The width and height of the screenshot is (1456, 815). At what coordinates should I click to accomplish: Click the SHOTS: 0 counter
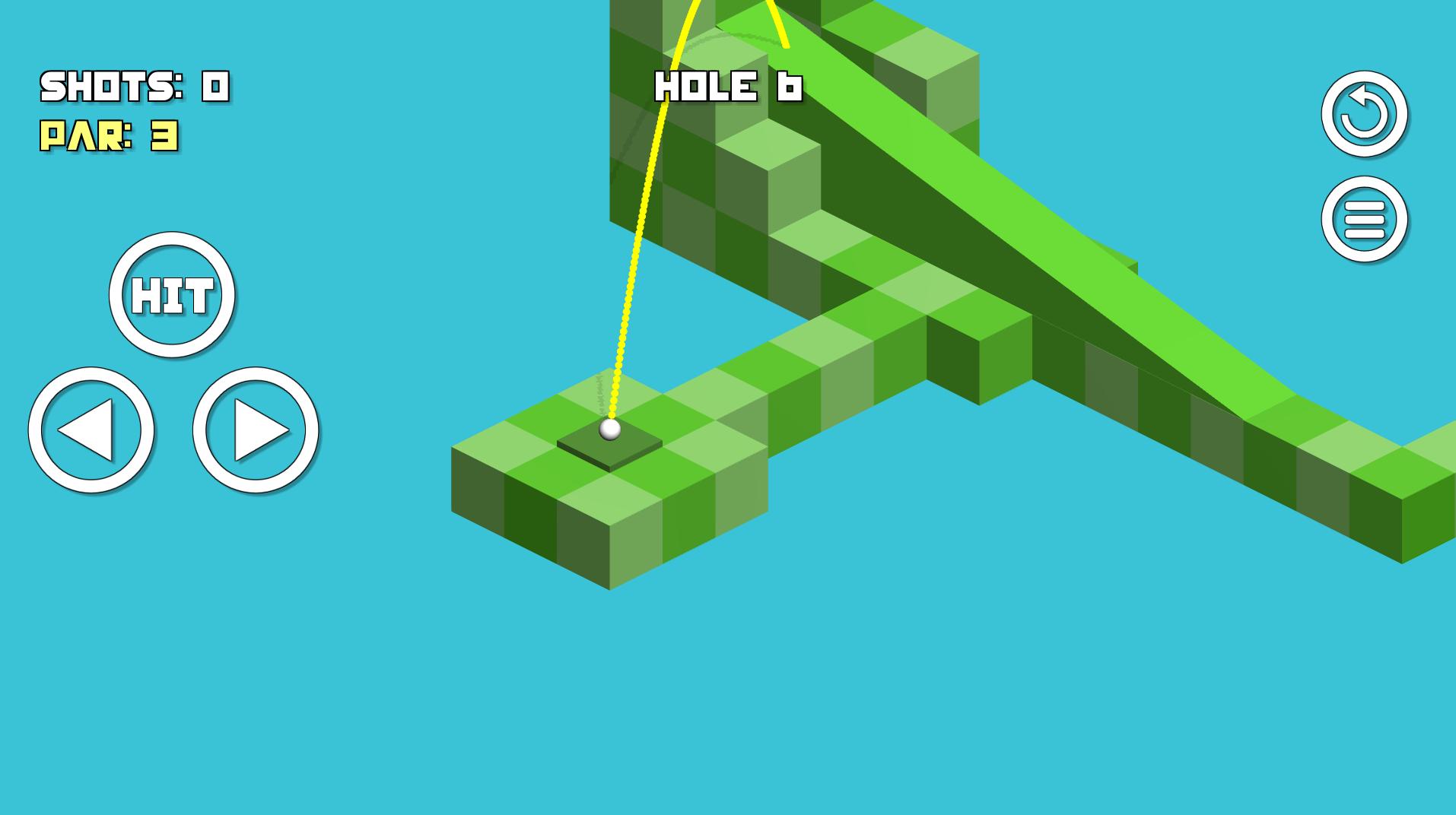(x=137, y=85)
